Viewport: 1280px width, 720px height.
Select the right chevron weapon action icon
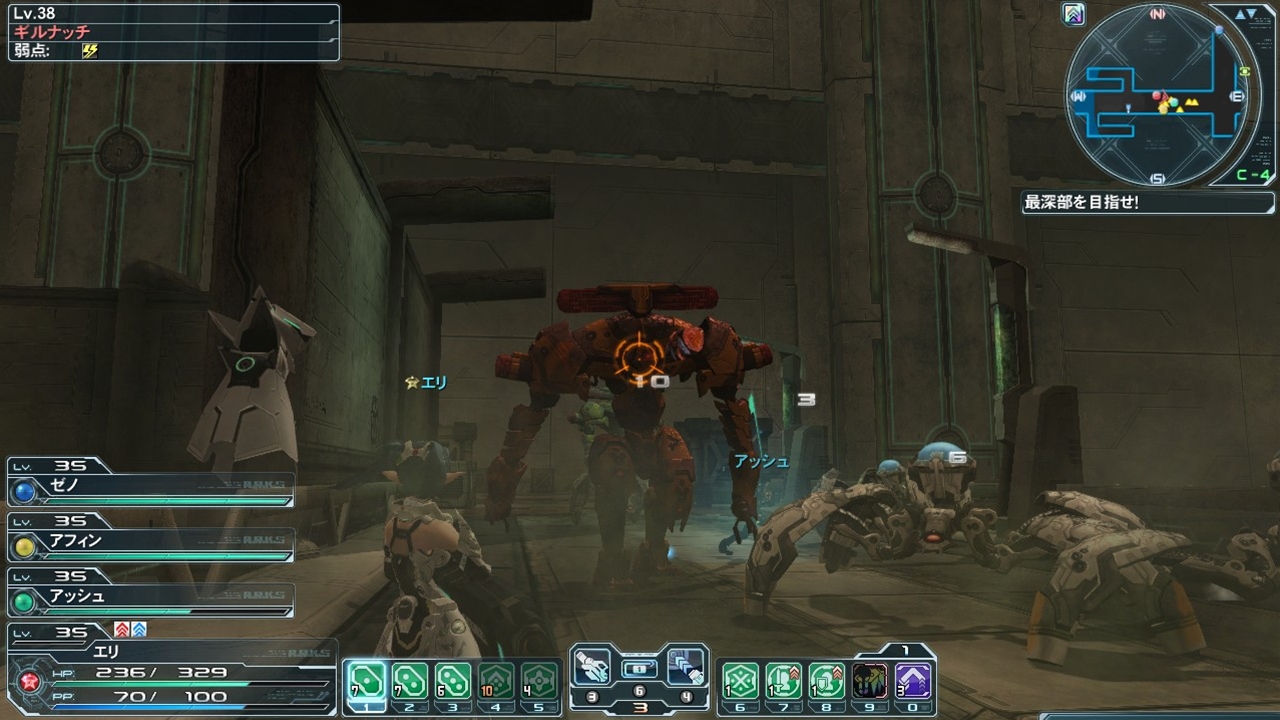point(686,666)
